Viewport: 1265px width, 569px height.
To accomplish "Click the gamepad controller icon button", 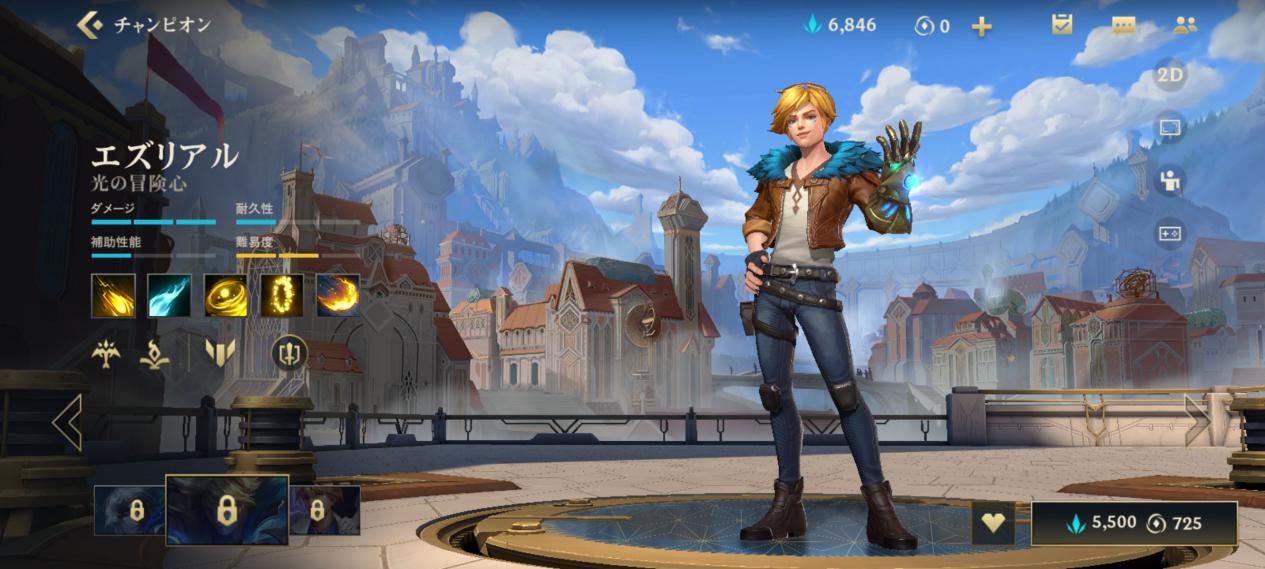I will click(1170, 233).
